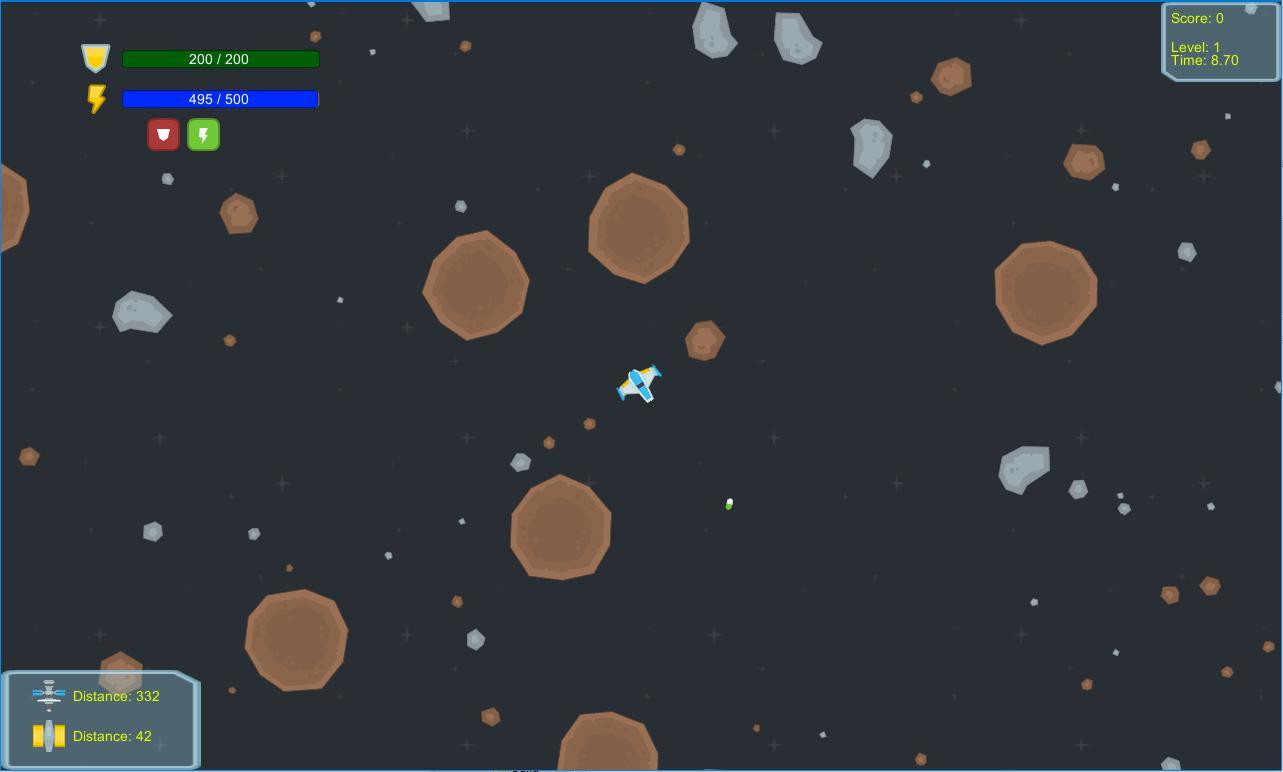Click the bottom-left distance info panel
Screen dimensions: 1283x772
pos(100,719)
